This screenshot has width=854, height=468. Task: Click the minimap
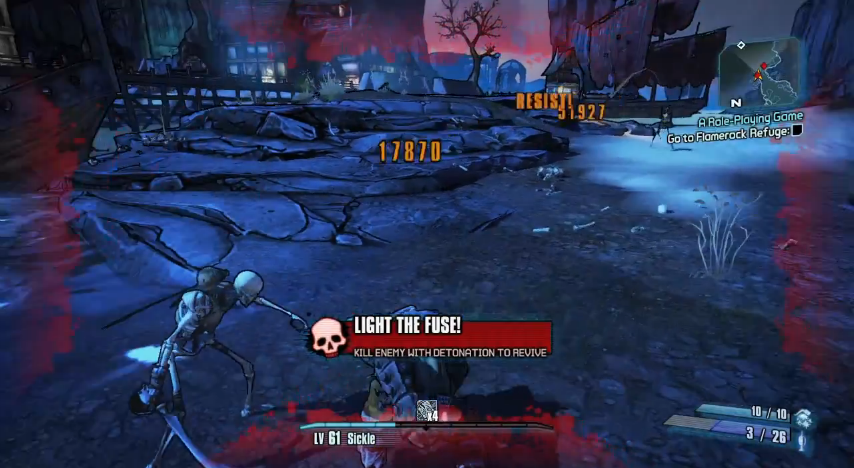click(761, 72)
